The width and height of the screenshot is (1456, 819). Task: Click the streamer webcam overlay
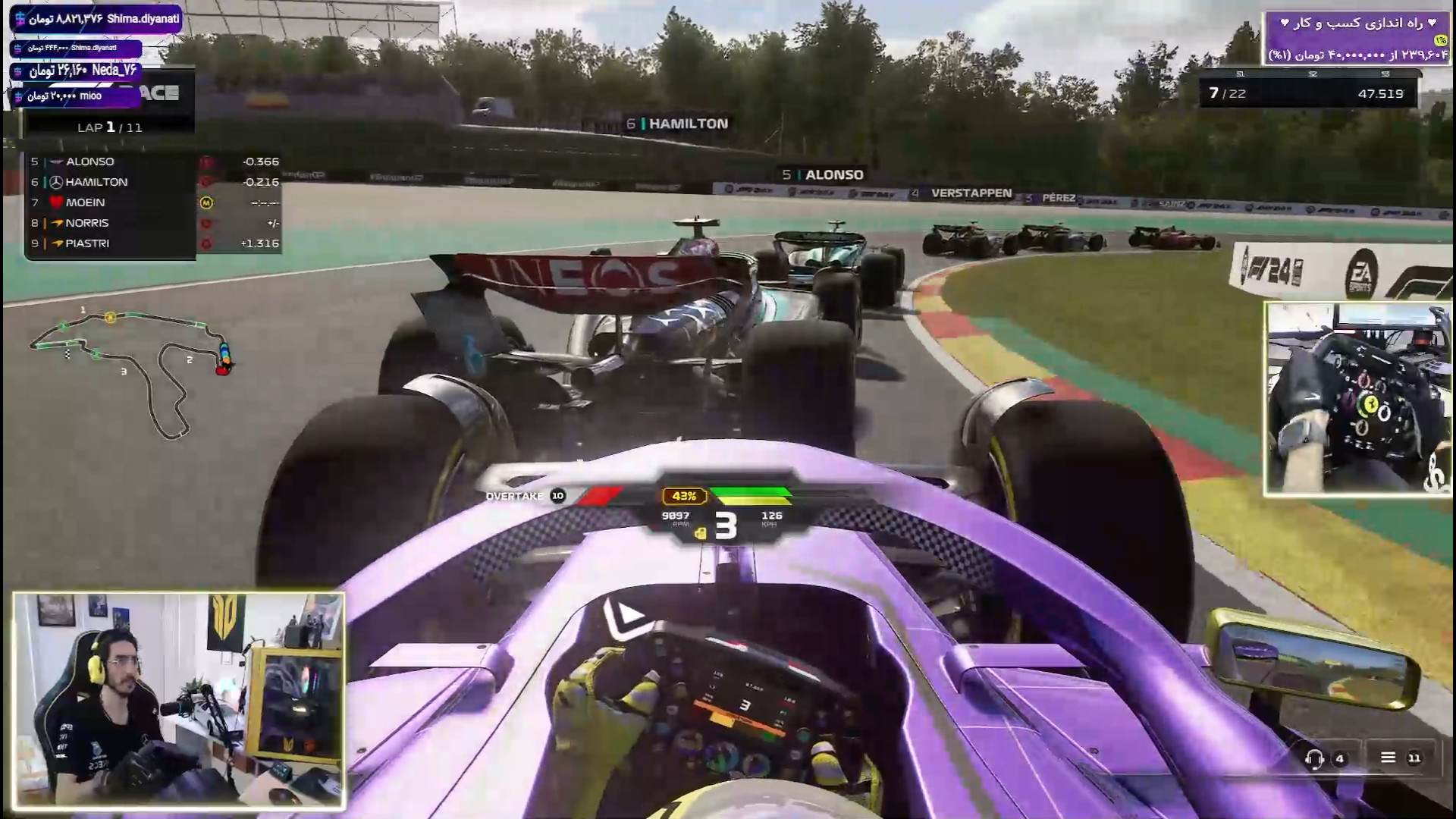tap(179, 701)
